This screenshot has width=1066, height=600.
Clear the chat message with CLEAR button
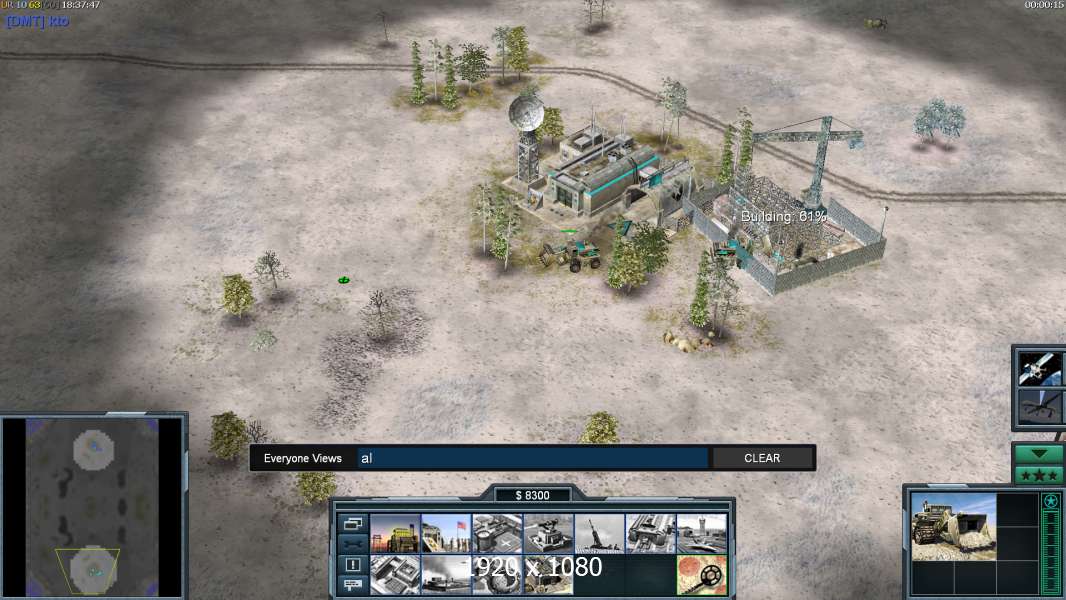point(762,458)
